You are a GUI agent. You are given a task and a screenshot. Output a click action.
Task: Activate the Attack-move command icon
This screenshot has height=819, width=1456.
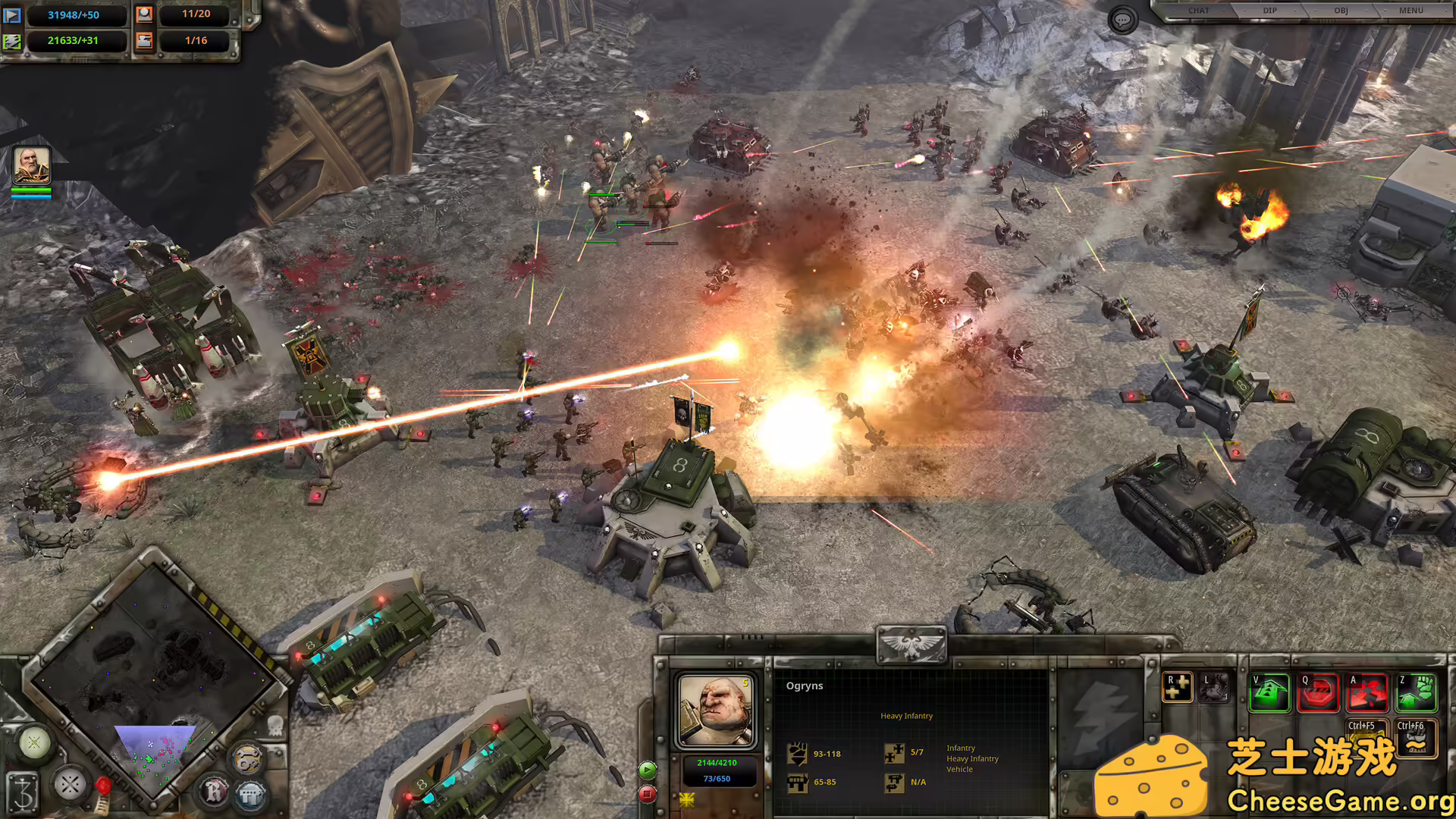pyautogui.click(x=1367, y=692)
